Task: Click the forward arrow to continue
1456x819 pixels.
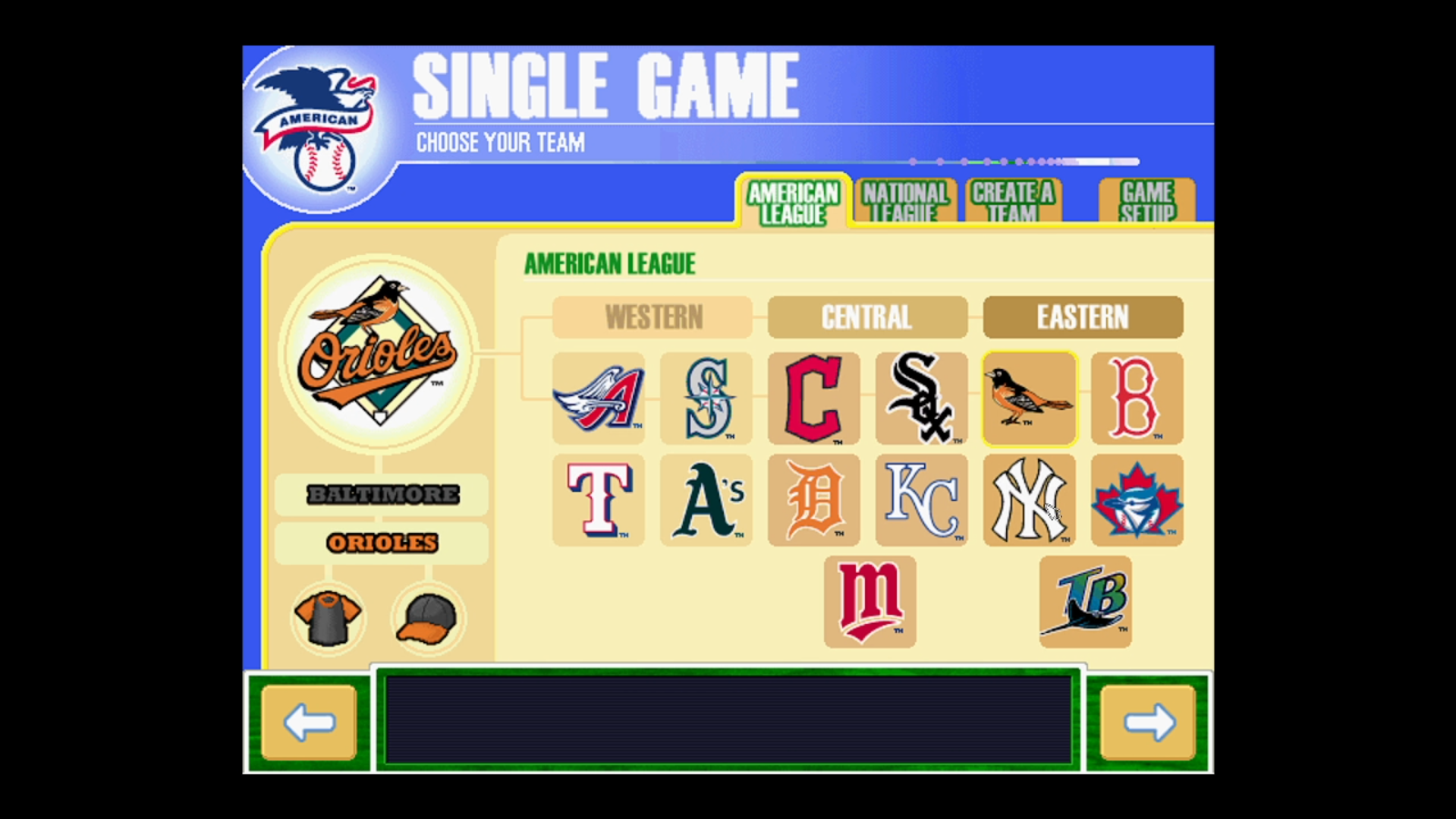Action: [x=1146, y=723]
